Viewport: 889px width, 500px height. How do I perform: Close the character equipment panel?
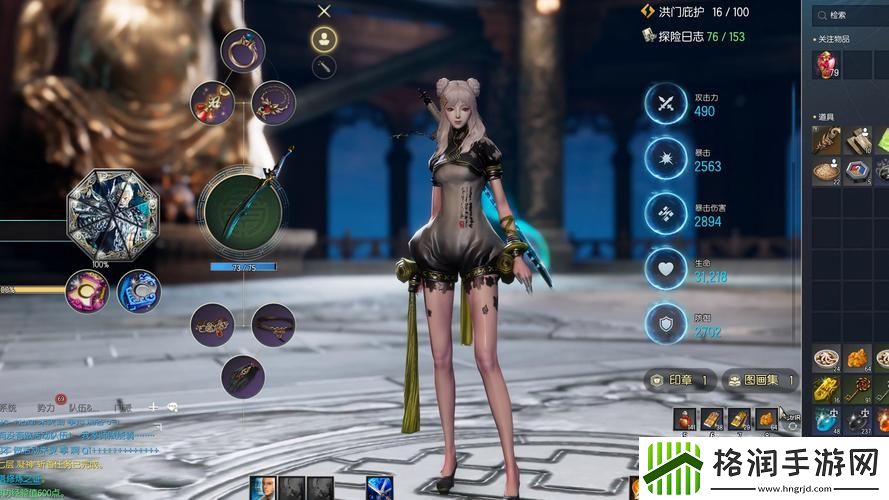click(x=324, y=11)
